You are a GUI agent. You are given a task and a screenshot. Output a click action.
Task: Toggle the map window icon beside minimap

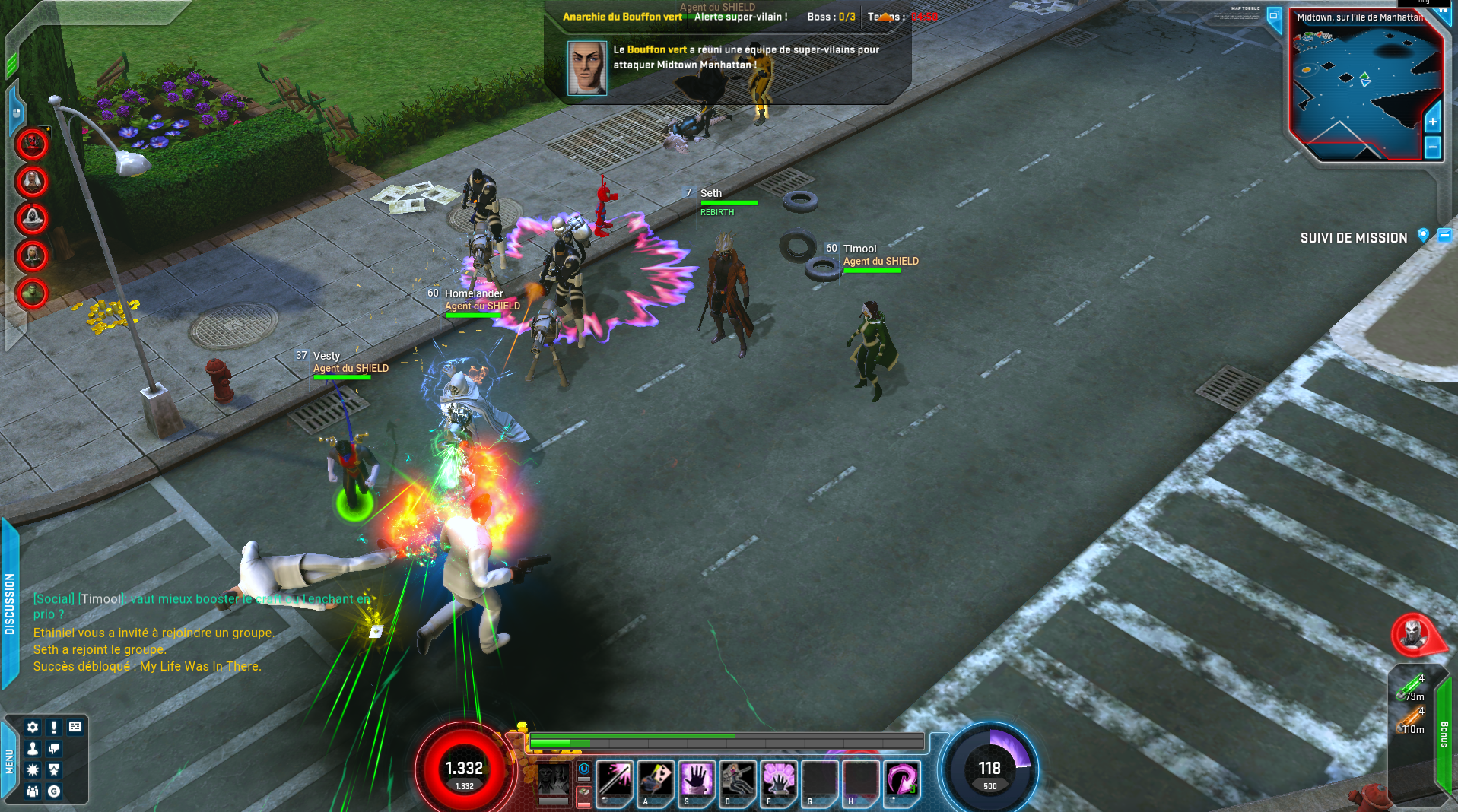click(1275, 16)
